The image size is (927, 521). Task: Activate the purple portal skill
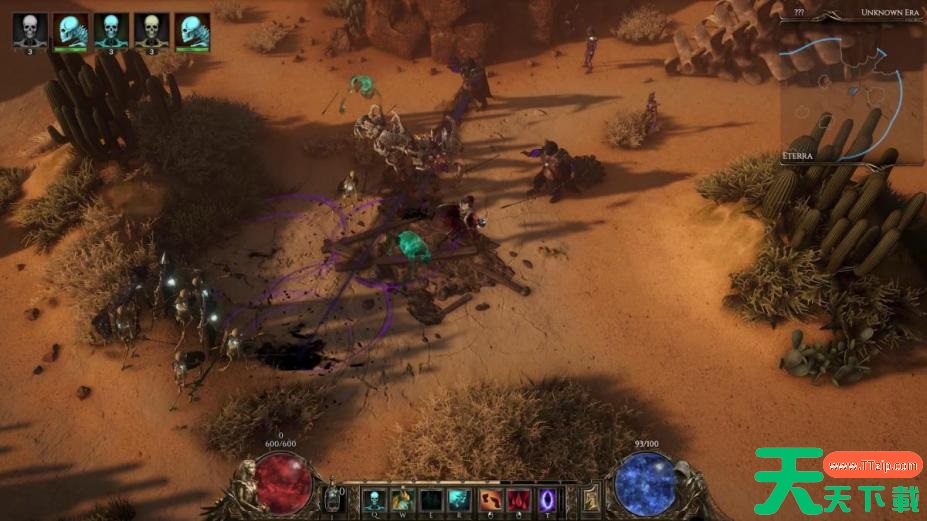[548, 498]
